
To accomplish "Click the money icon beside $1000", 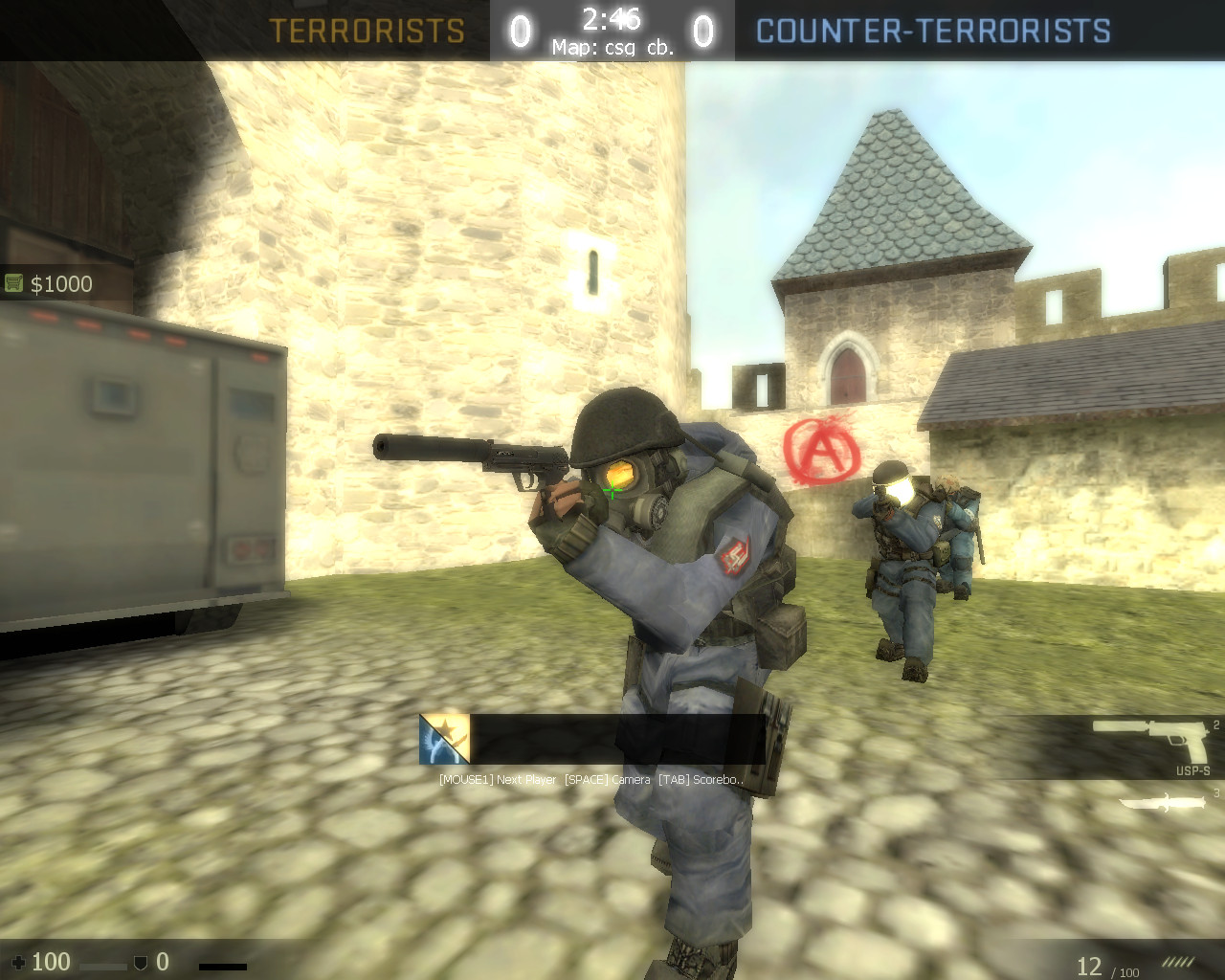I will [x=13, y=283].
